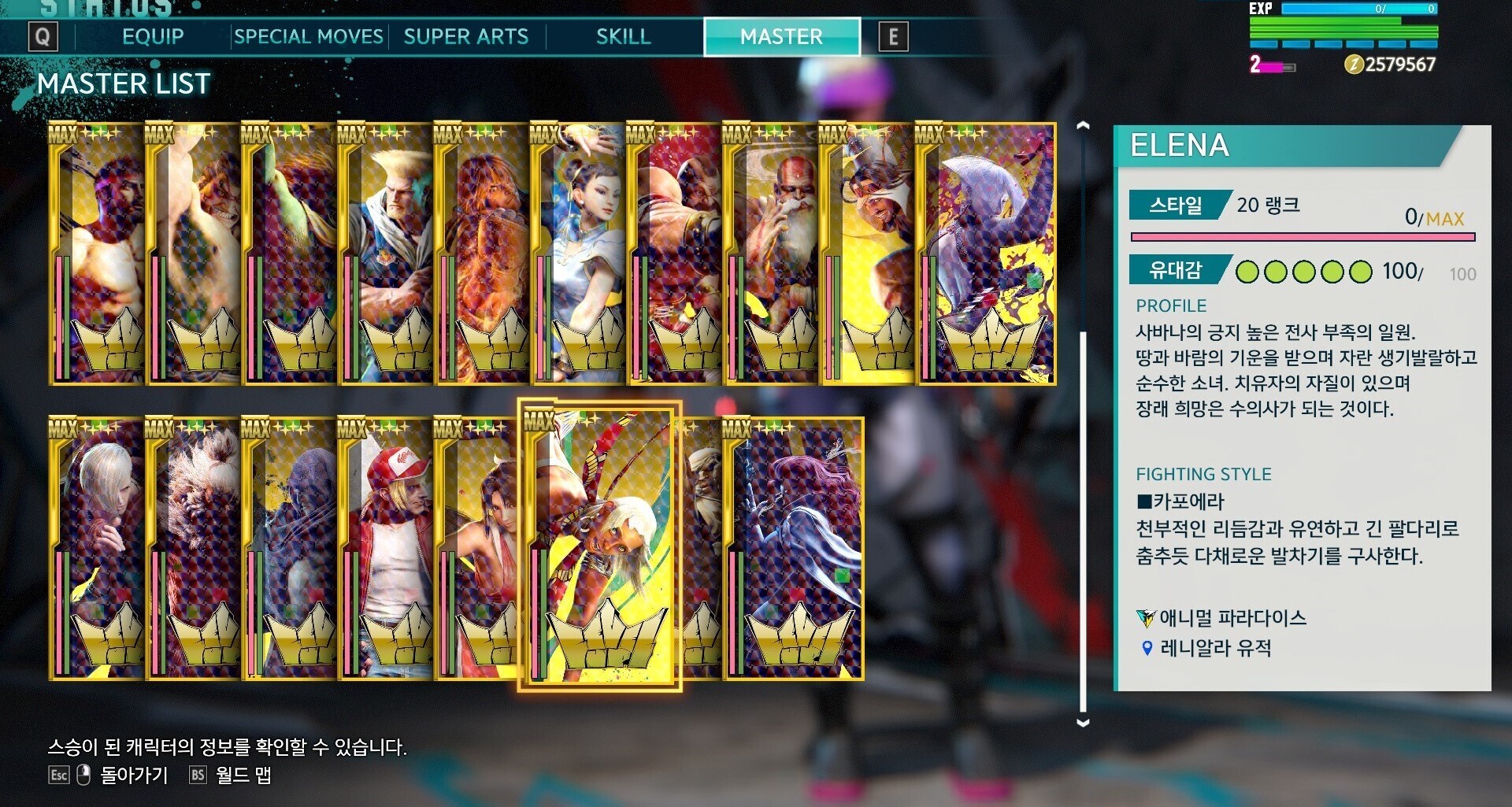Screen dimensions: 1512x807
Task: Show the SUPER ARTS tab
Action: point(465,37)
